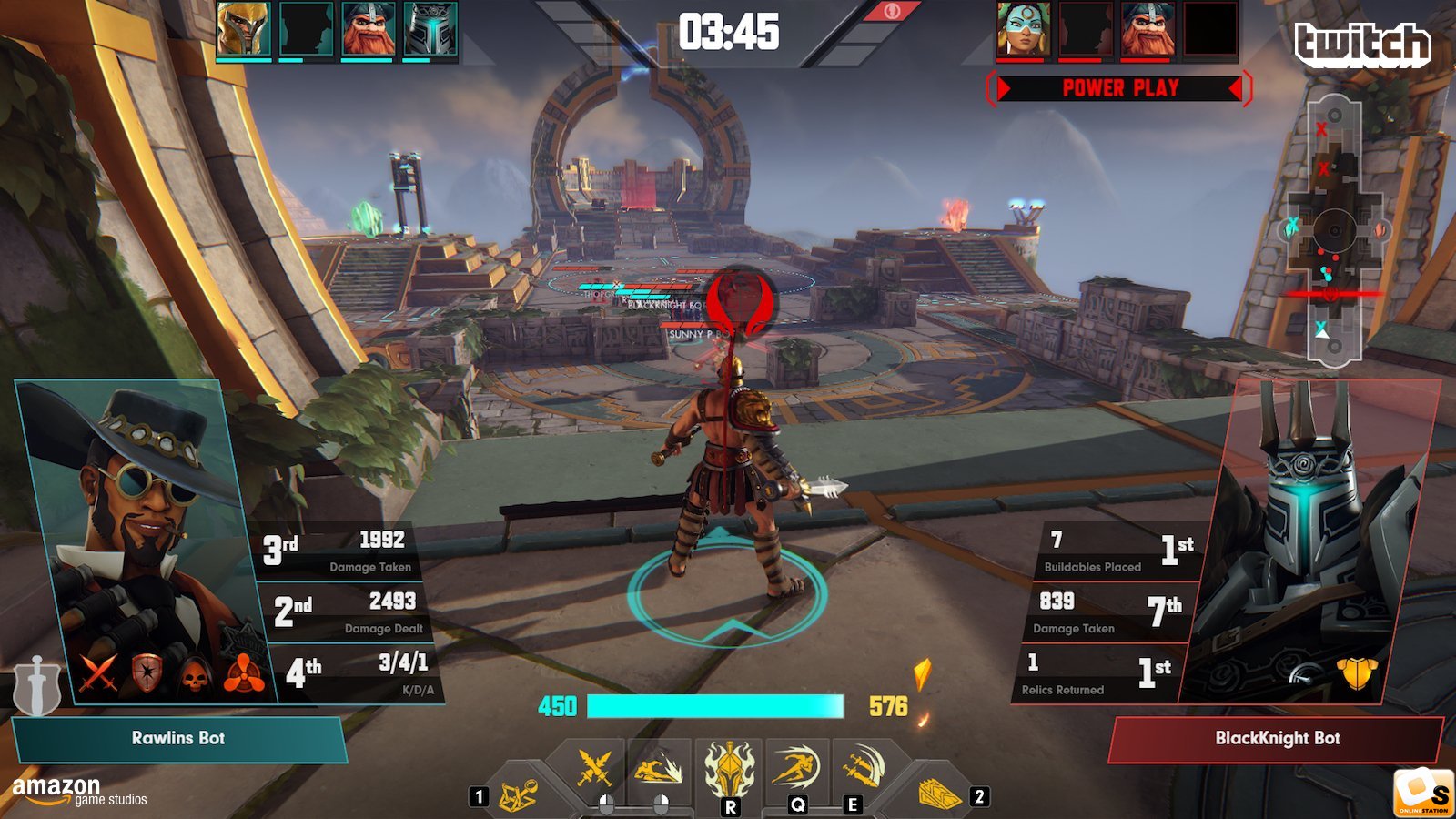Click the orange skull hooded badge
Image resolution: width=1456 pixels, height=819 pixels.
(196, 674)
